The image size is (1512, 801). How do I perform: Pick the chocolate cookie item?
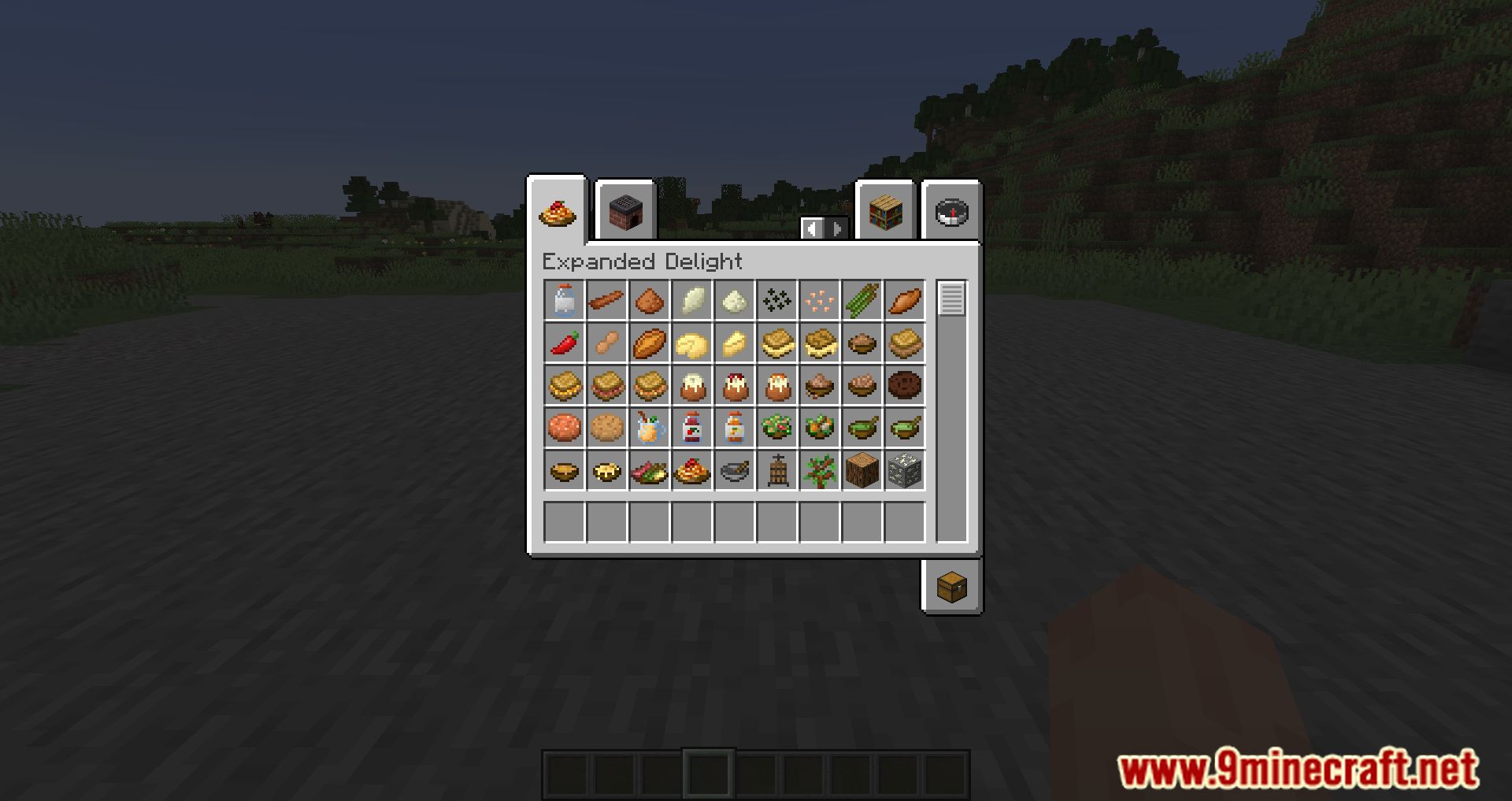coord(904,385)
